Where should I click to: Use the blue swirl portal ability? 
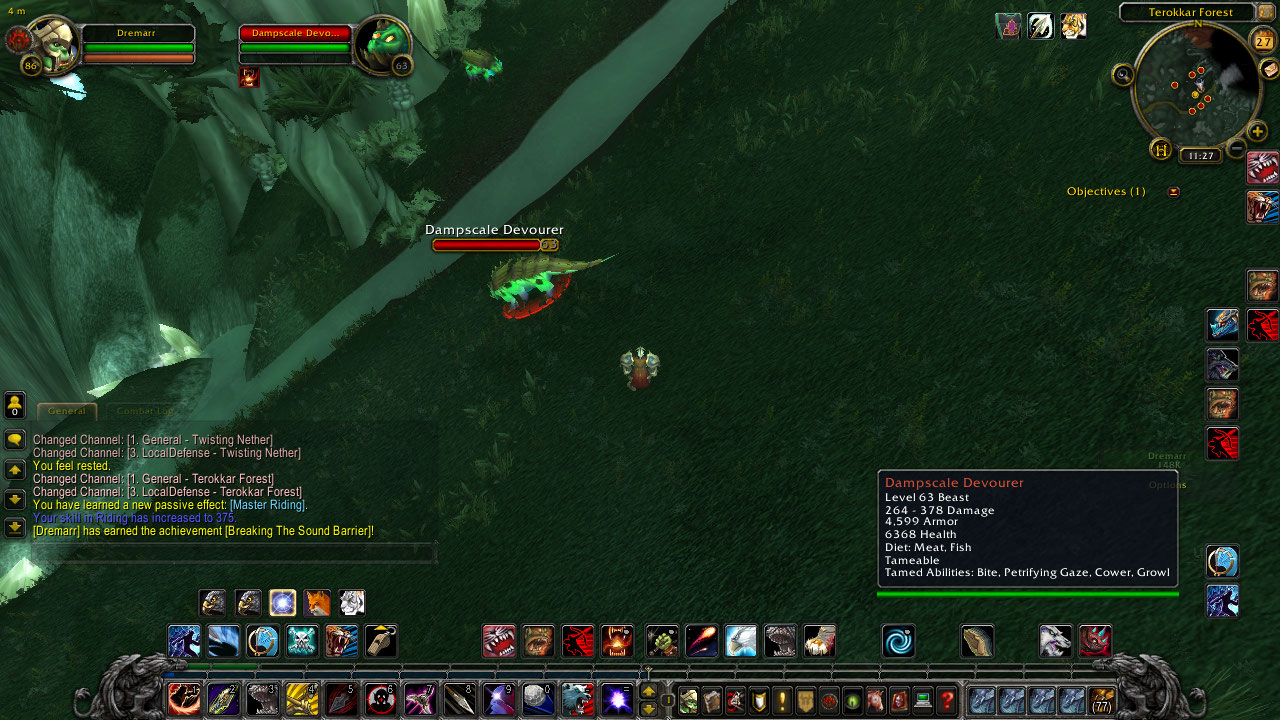click(898, 641)
